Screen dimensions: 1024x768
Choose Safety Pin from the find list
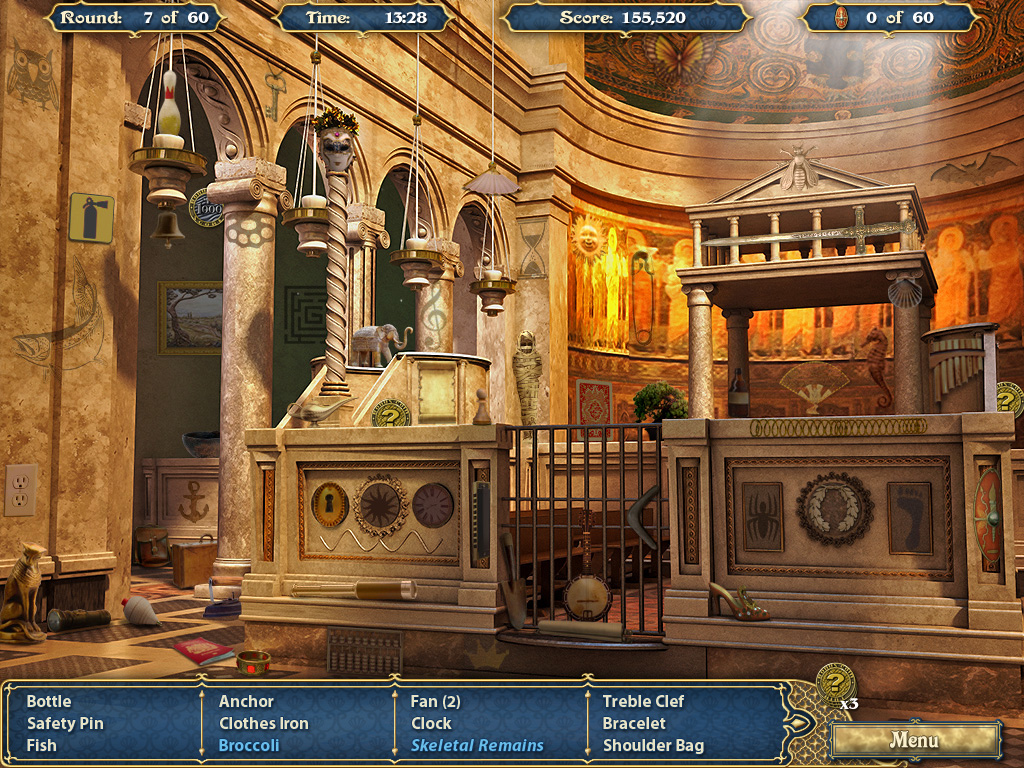tap(65, 723)
